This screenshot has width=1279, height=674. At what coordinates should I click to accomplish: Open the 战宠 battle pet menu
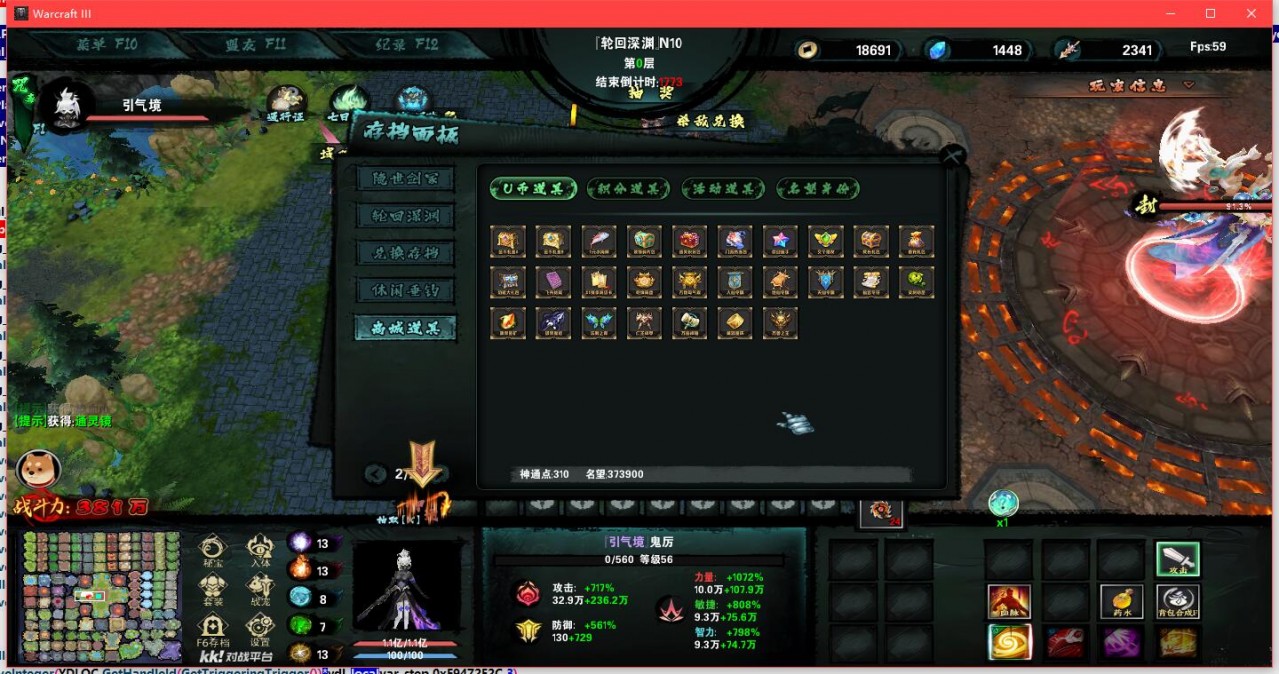click(260, 589)
